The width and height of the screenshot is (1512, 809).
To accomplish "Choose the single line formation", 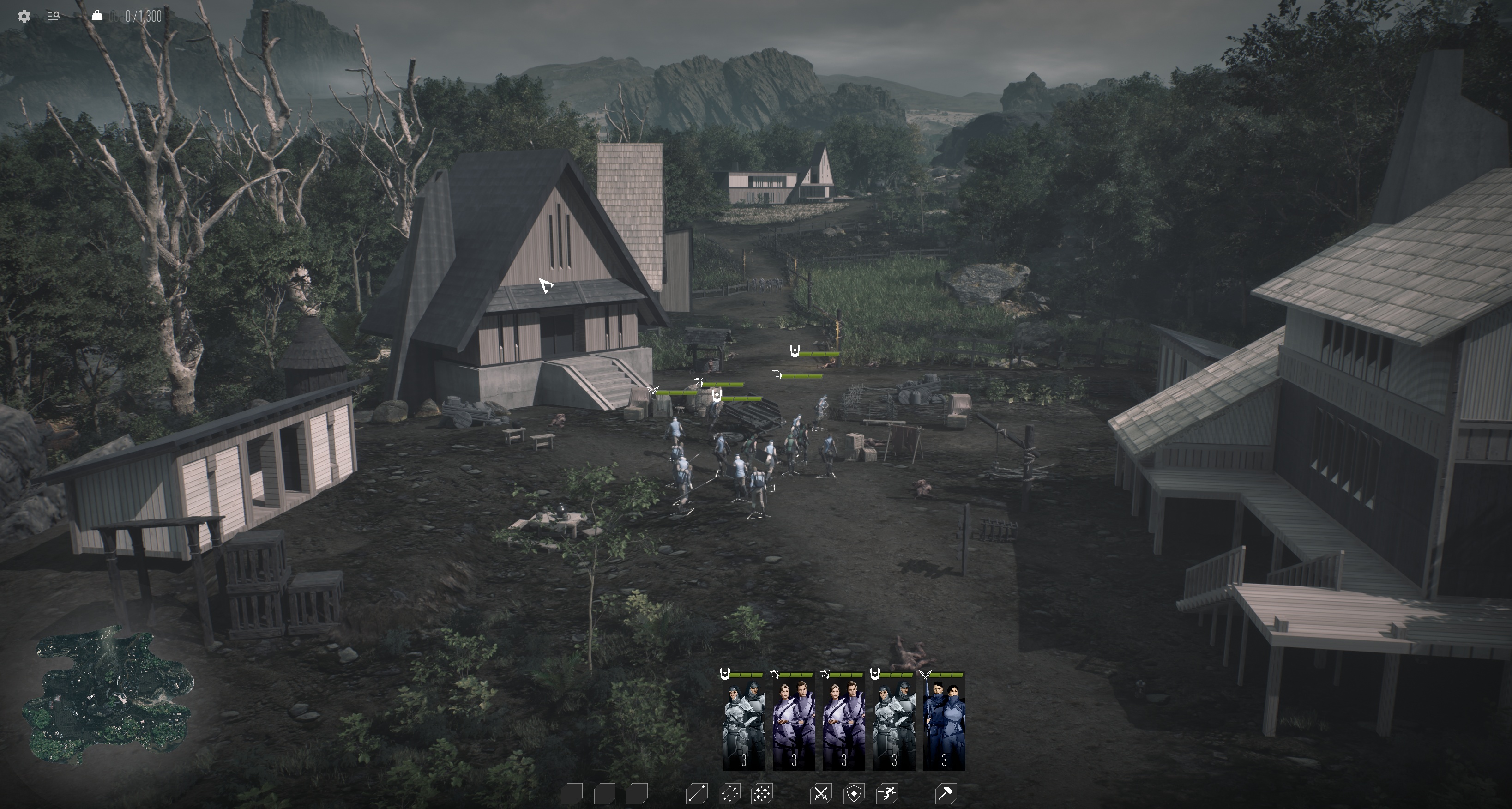I will pos(697,794).
